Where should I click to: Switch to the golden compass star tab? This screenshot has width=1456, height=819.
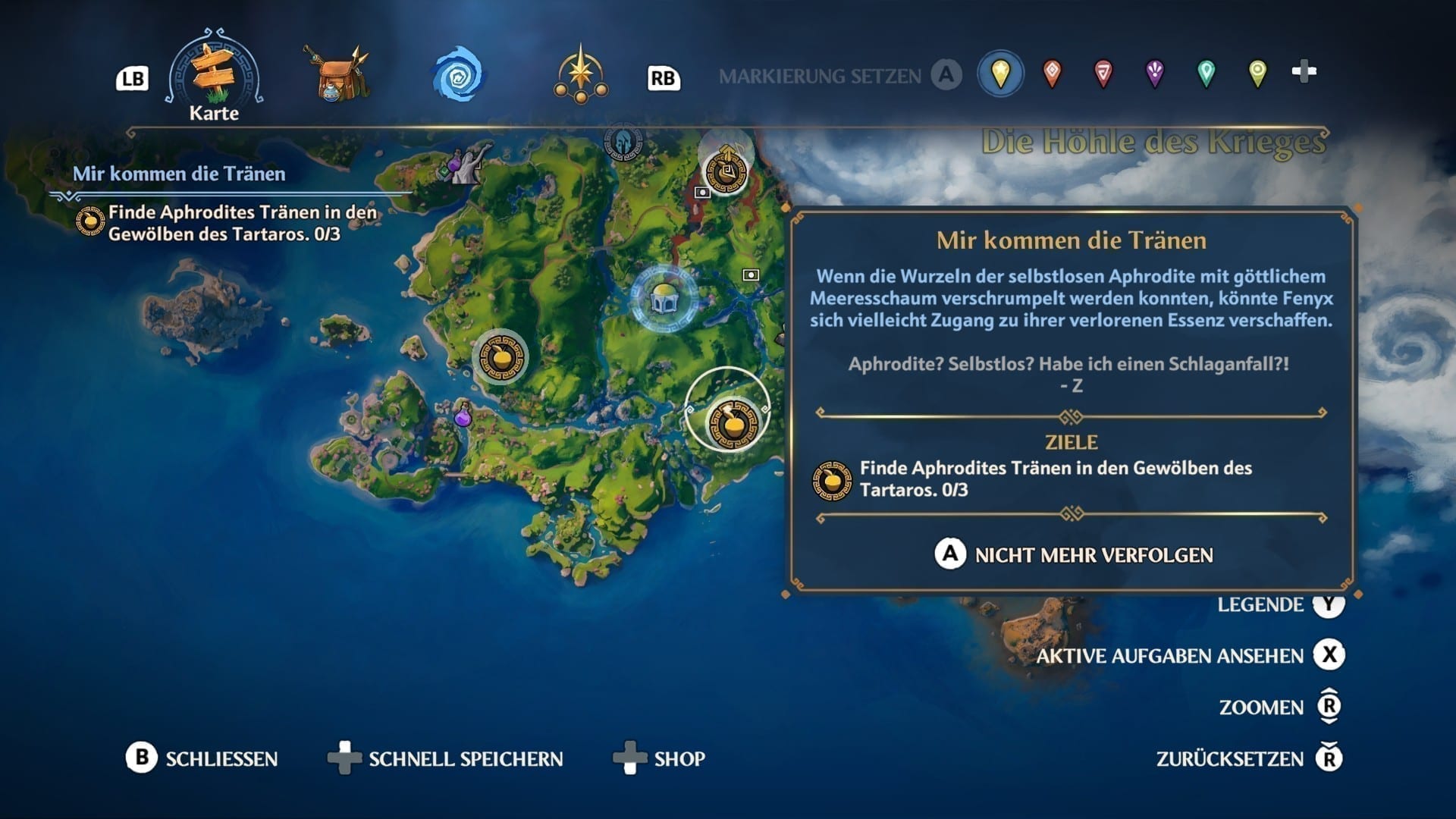[x=581, y=75]
